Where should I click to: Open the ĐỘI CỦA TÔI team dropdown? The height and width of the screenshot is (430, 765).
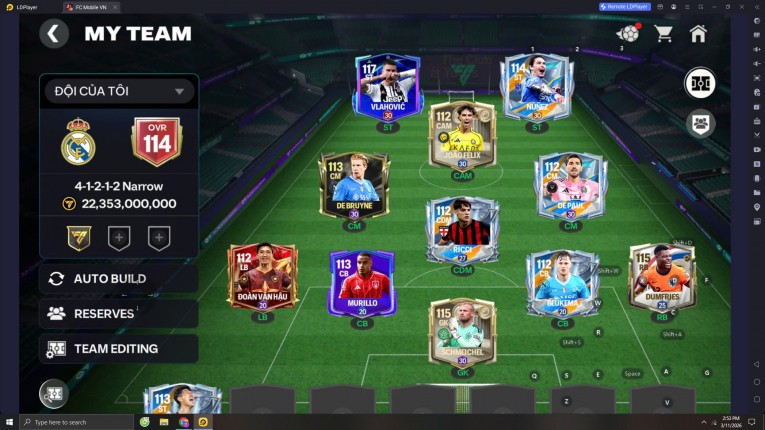tap(118, 91)
